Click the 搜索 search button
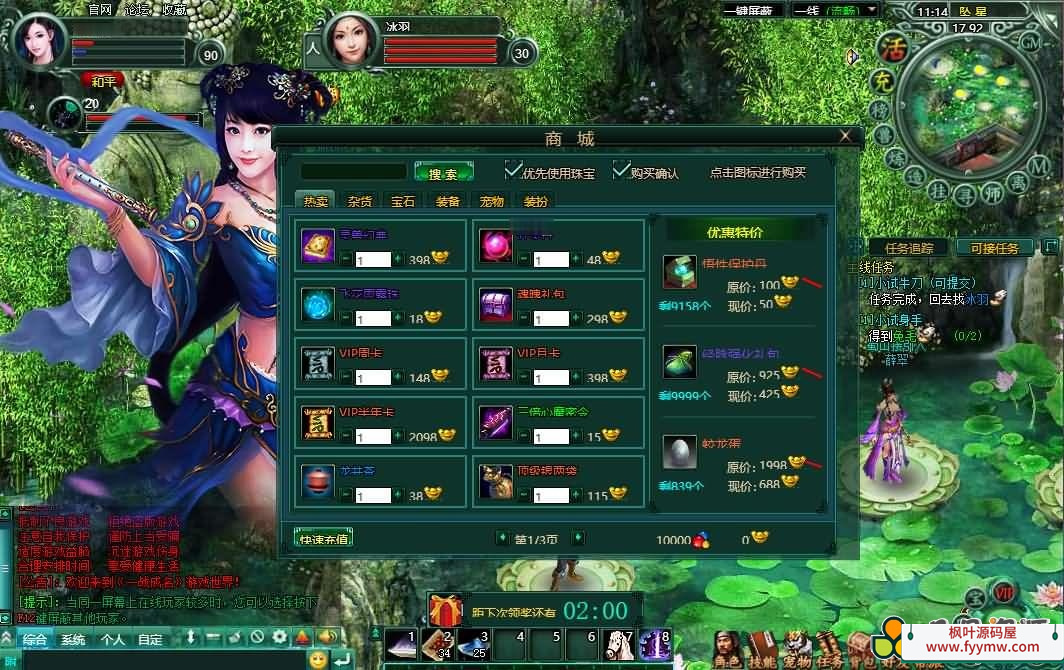This screenshot has height=670, width=1064. 442,173
